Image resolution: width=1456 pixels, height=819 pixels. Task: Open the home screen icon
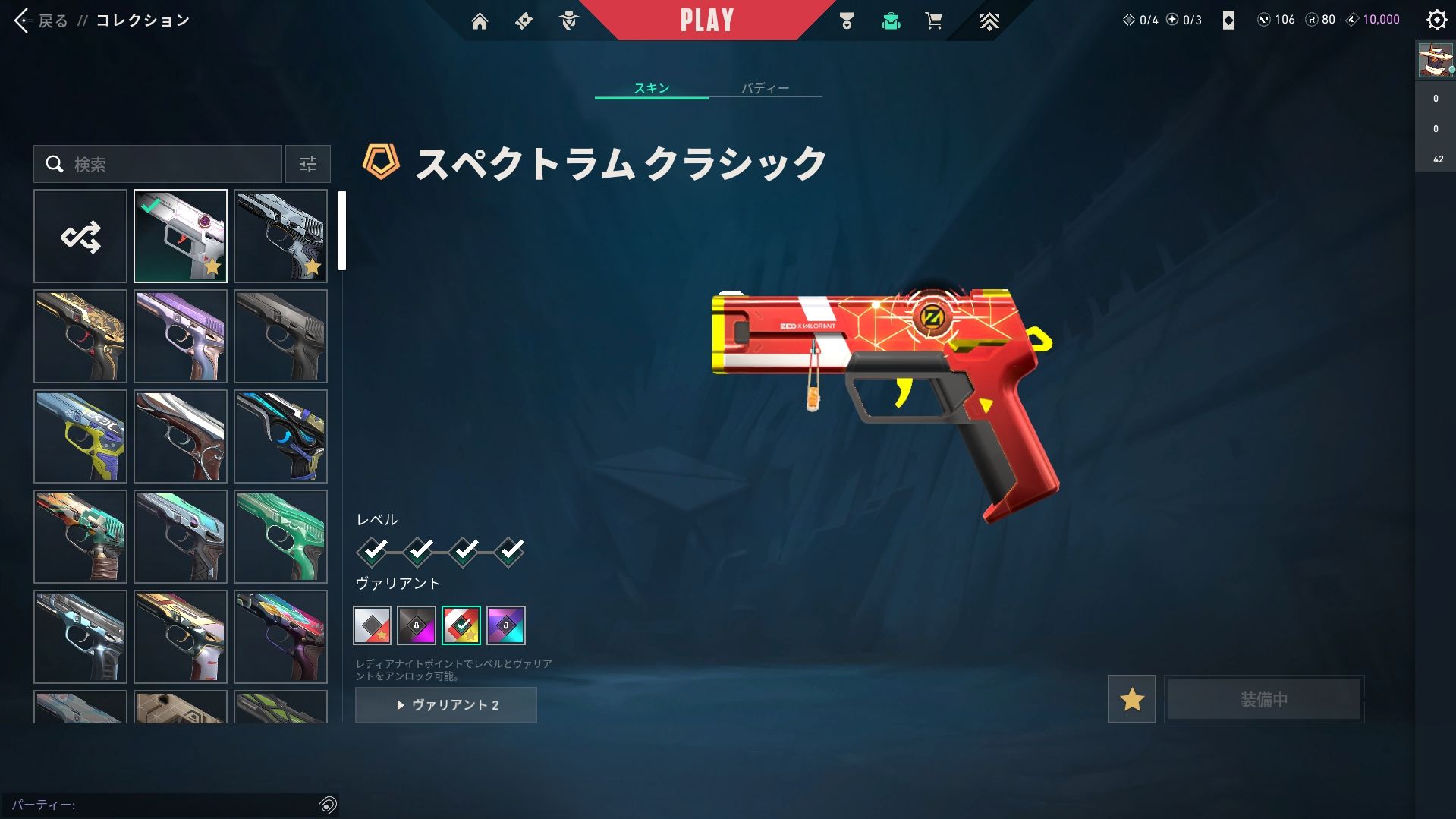pyautogui.click(x=480, y=21)
